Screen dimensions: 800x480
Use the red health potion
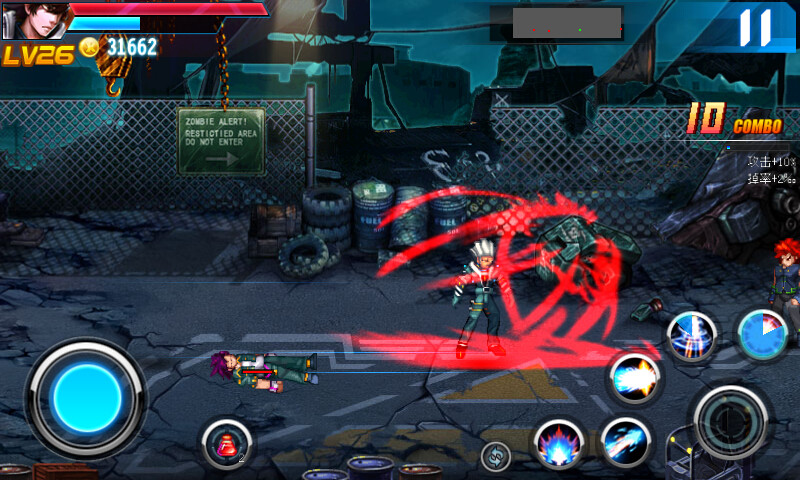click(x=226, y=443)
